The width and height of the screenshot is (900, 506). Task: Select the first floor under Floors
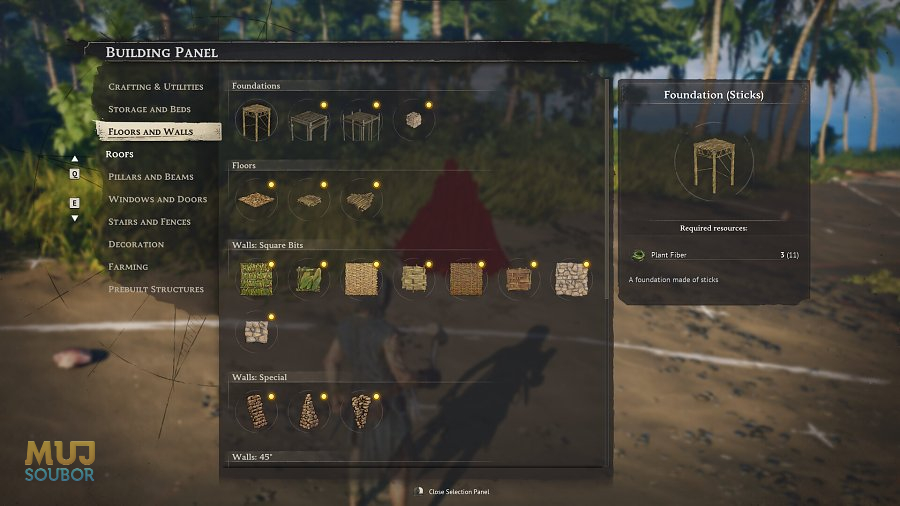pyautogui.click(x=256, y=199)
